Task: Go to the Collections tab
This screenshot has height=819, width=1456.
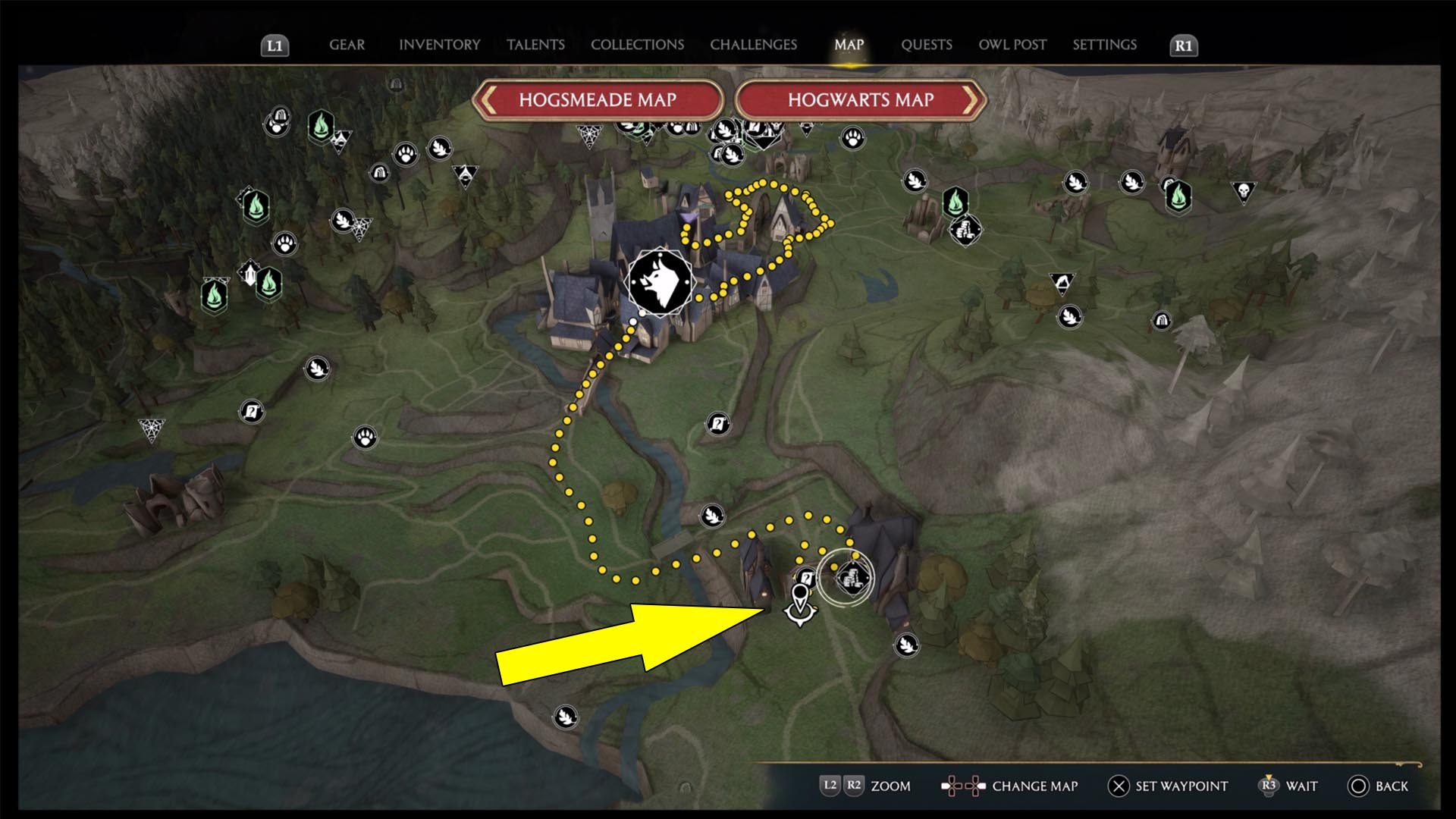Action: point(637,45)
